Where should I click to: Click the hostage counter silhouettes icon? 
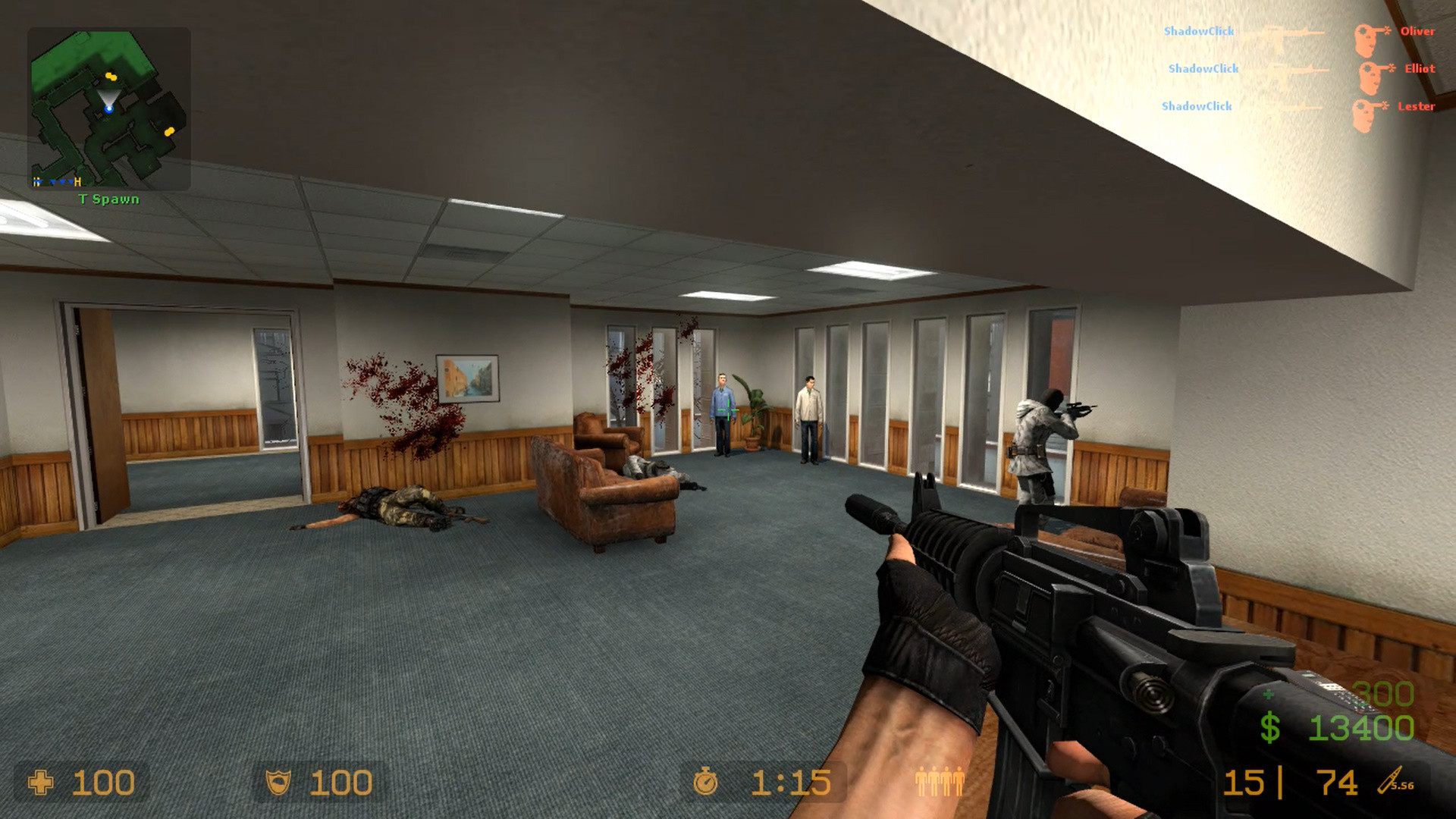(940, 780)
